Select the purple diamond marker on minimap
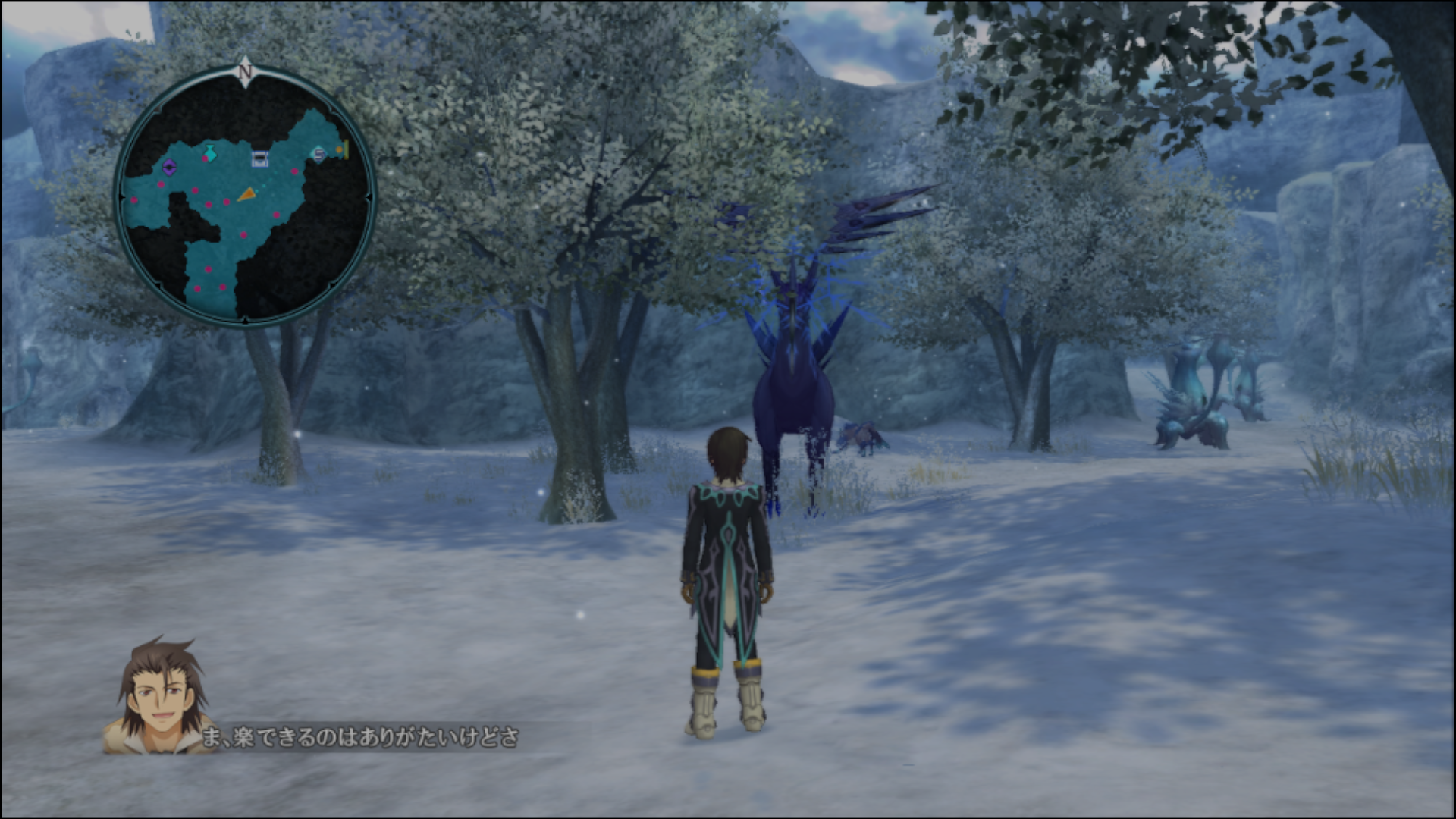 click(x=169, y=167)
